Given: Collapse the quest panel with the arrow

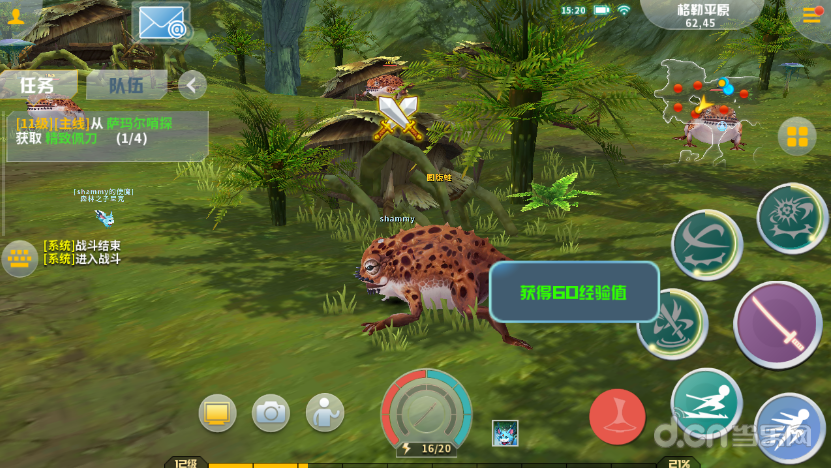Looking at the screenshot, I should pos(191,85).
